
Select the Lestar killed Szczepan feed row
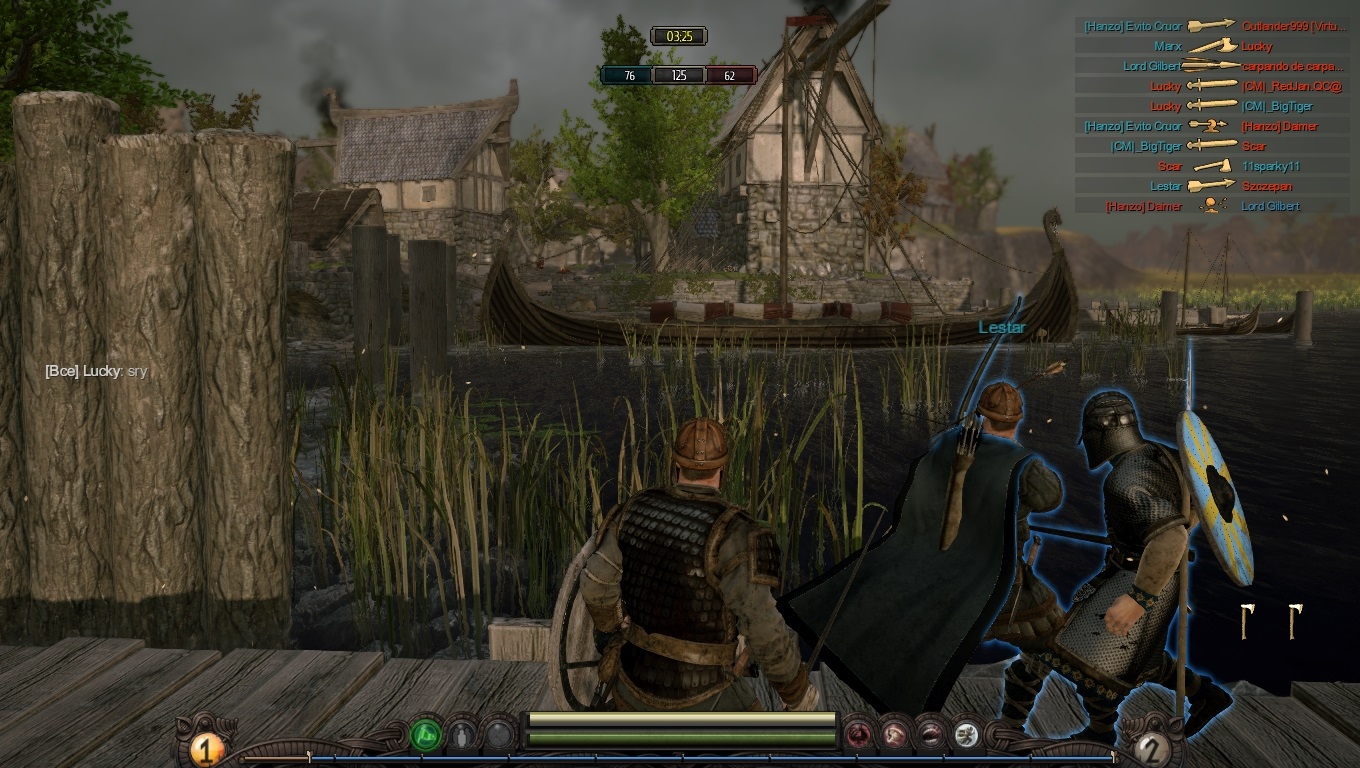click(1213, 186)
